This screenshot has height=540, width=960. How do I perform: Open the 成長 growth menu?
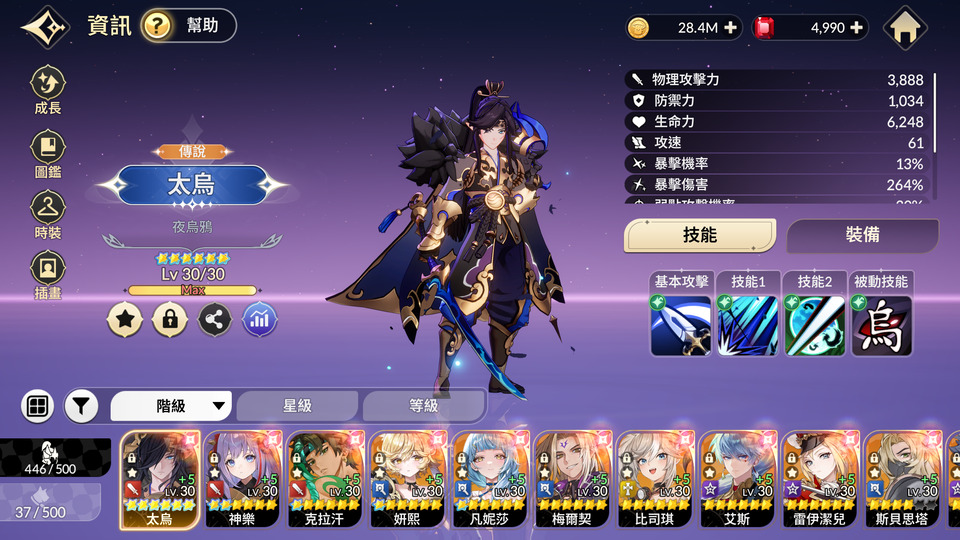point(47,90)
